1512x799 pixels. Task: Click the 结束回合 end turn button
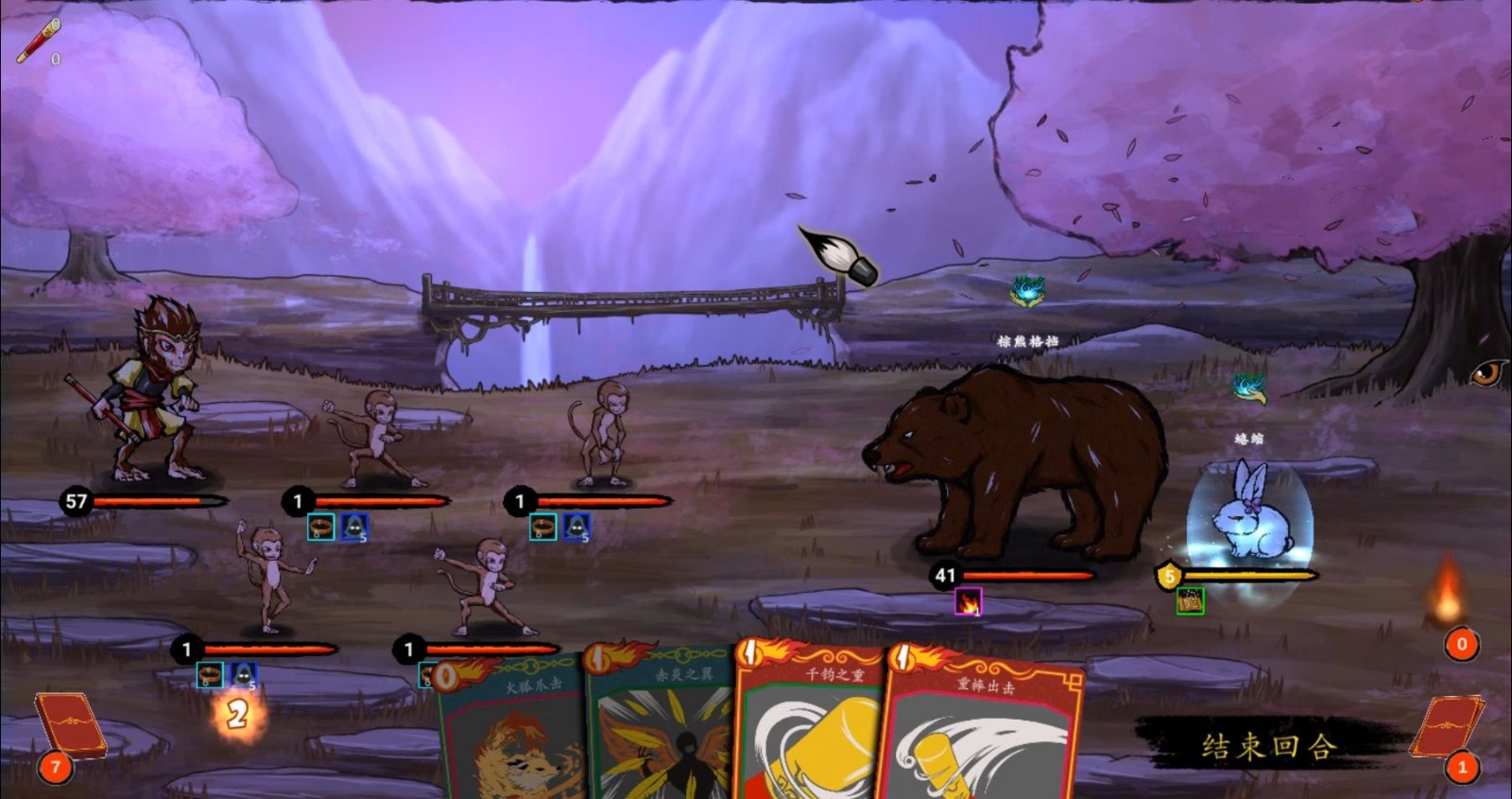[x=1268, y=746]
